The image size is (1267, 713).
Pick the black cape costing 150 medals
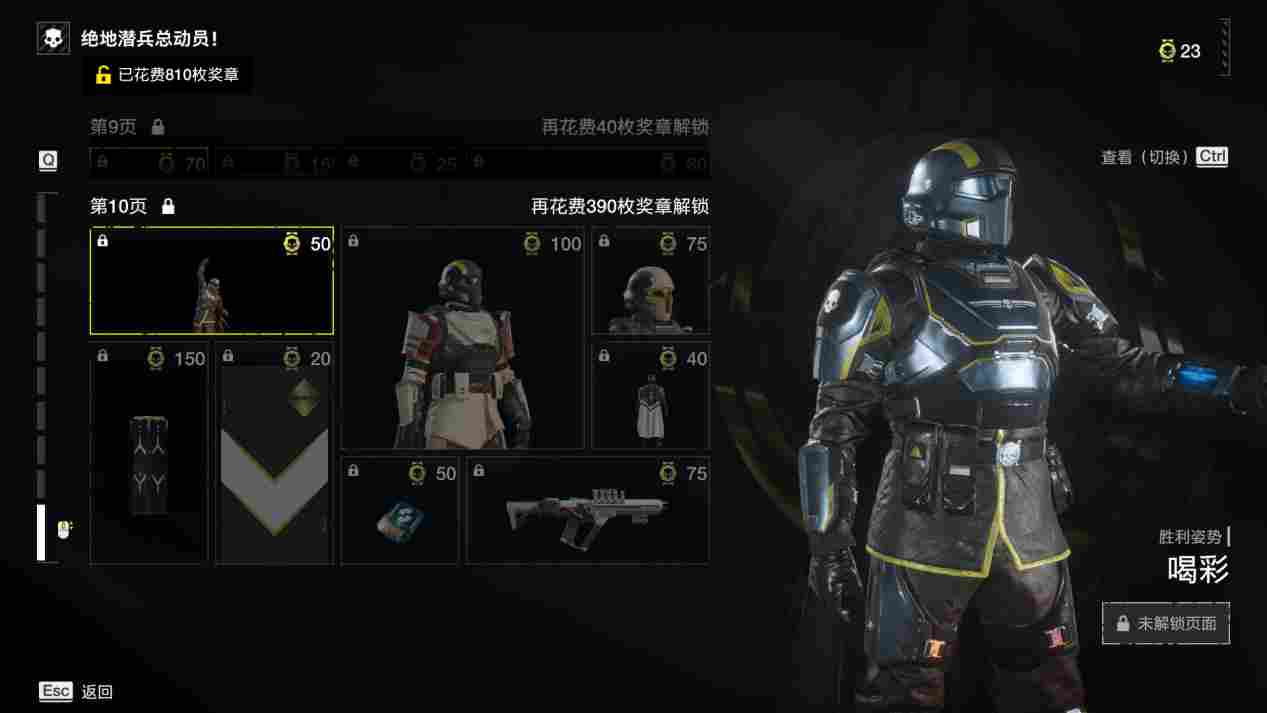[x=148, y=453]
